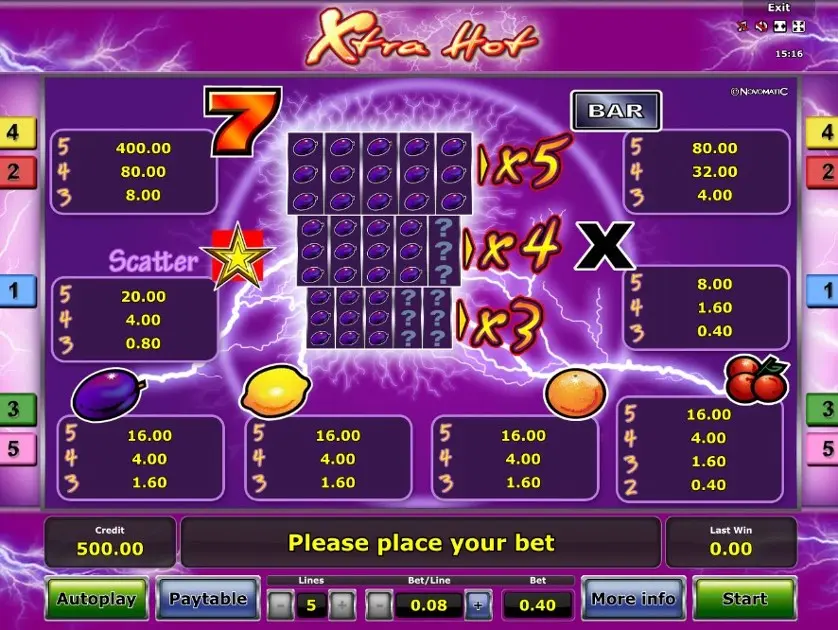Start the spin with the Start button
The width and height of the screenshot is (838, 630).
point(744,599)
